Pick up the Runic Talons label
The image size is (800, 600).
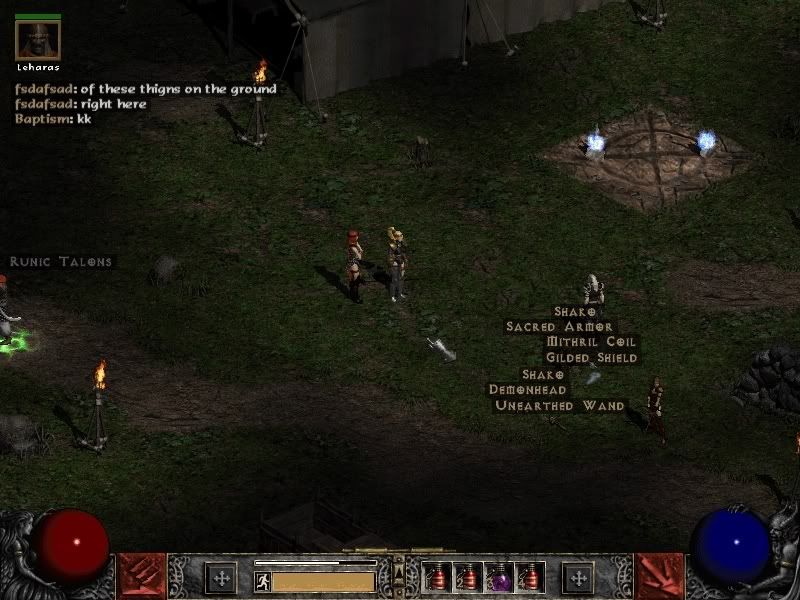point(61,262)
